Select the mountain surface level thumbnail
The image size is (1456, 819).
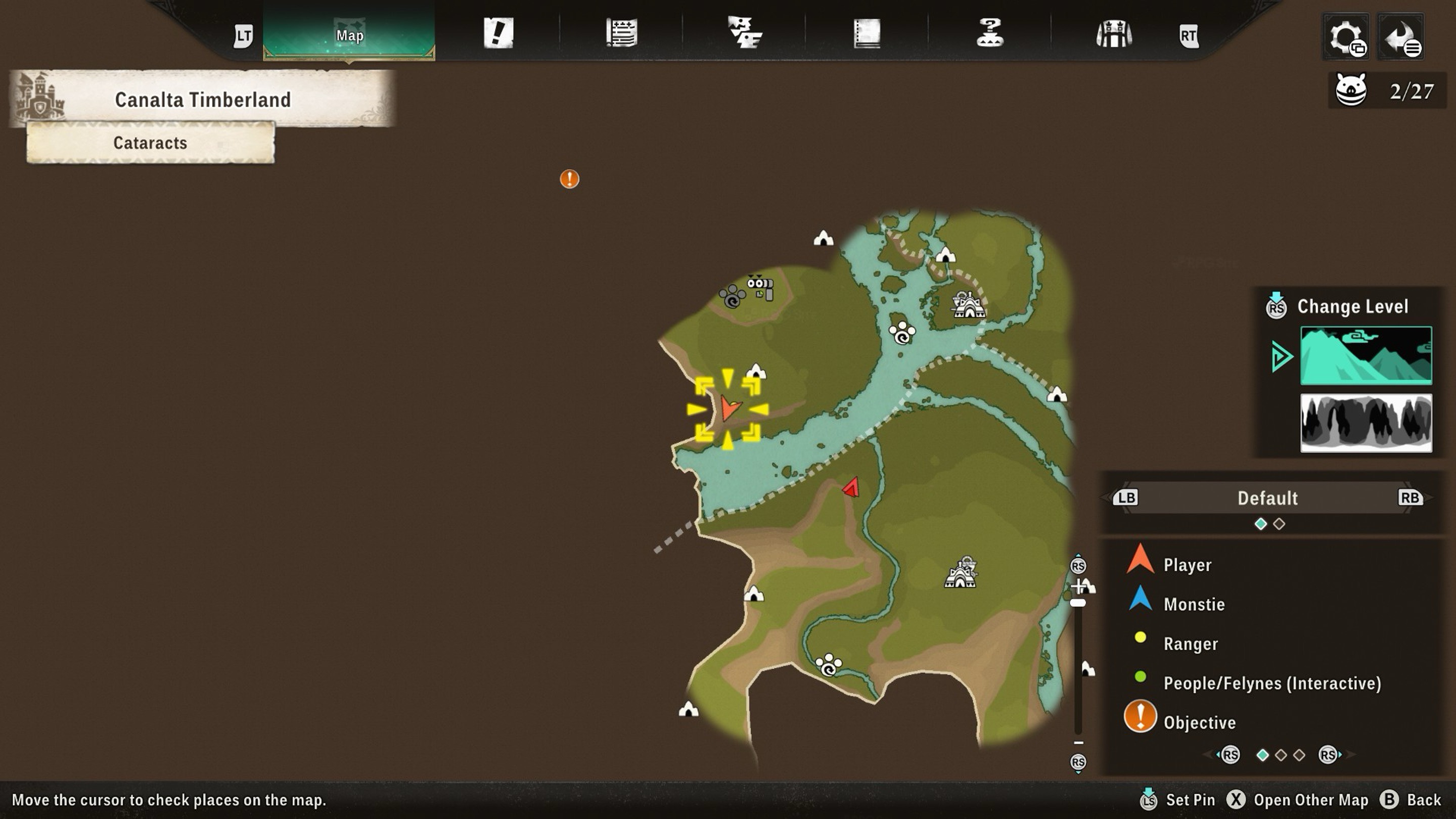point(1366,355)
